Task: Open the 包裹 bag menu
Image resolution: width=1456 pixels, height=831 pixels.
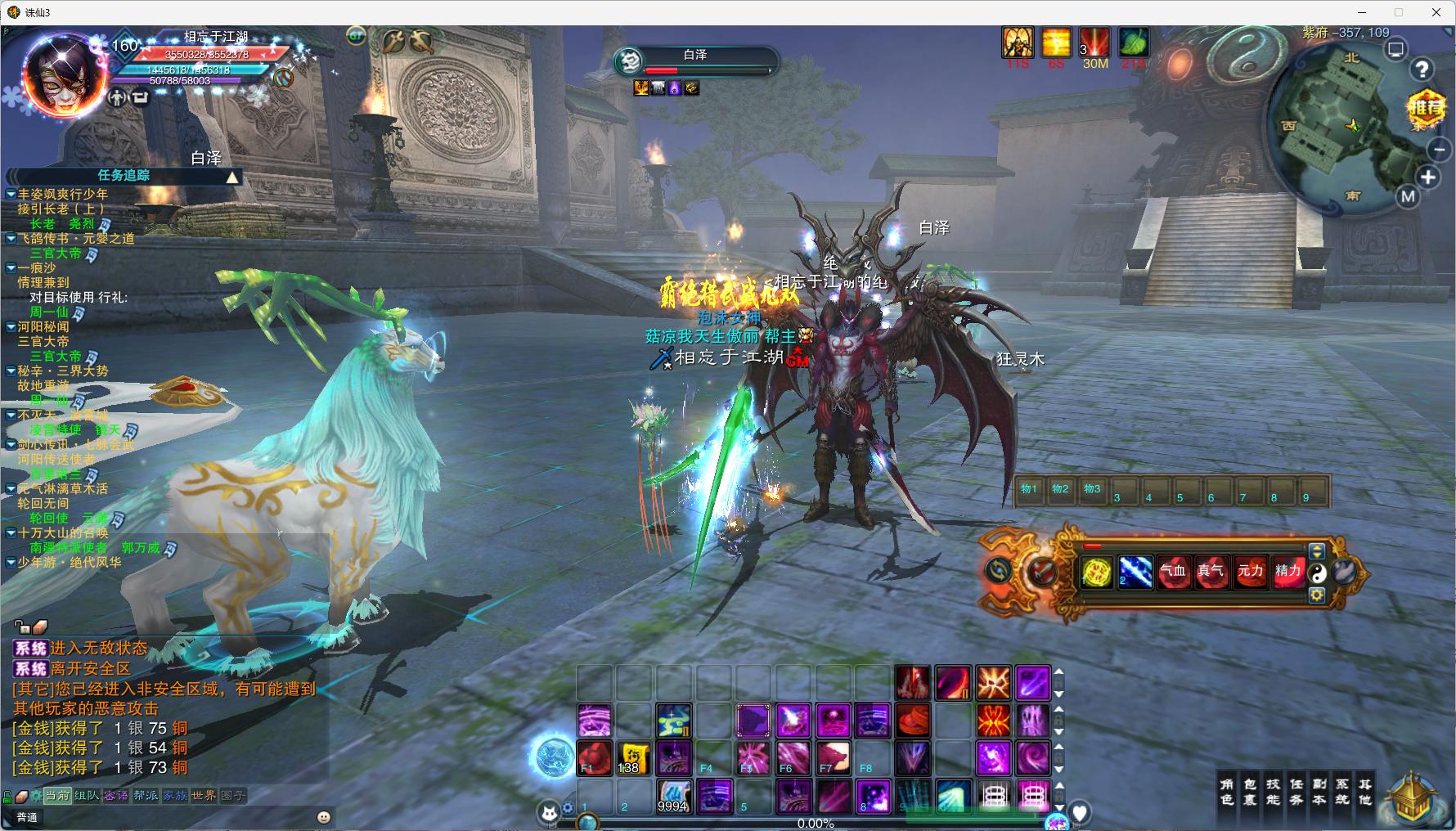Action: click(x=1249, y=792)
